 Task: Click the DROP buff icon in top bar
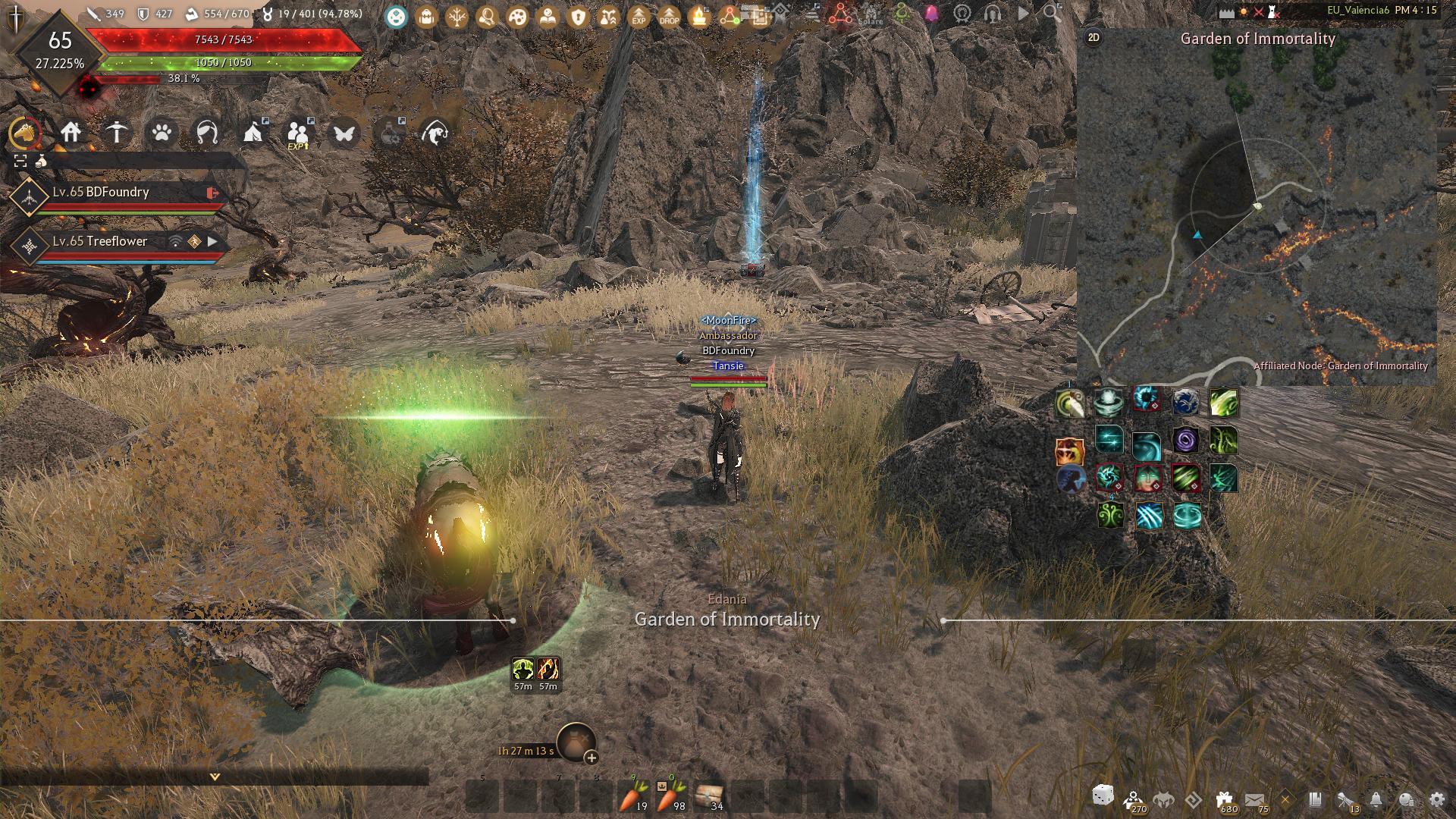pyautogui.click(x=669, y=15)
